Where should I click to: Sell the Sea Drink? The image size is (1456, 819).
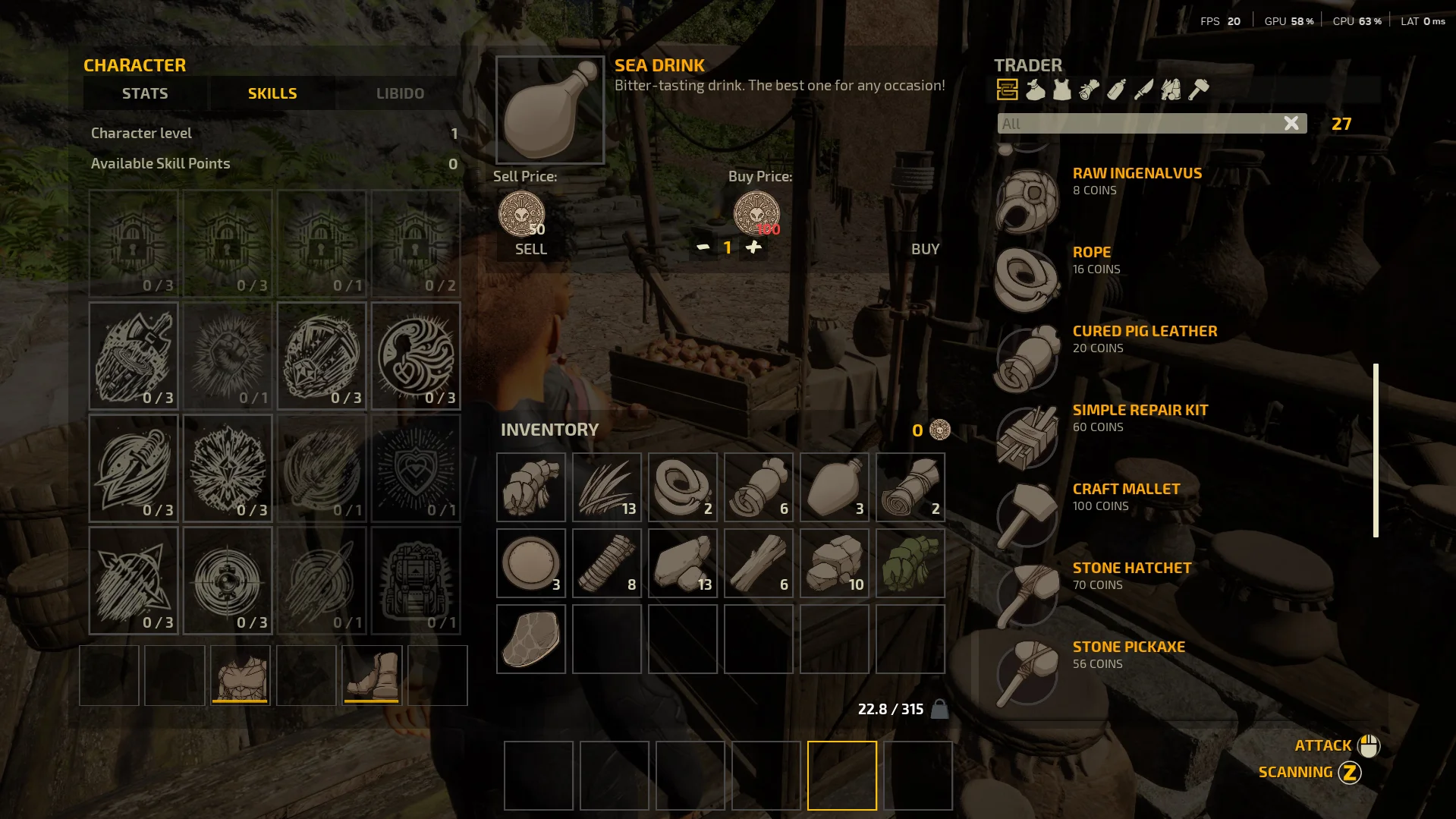530,249
